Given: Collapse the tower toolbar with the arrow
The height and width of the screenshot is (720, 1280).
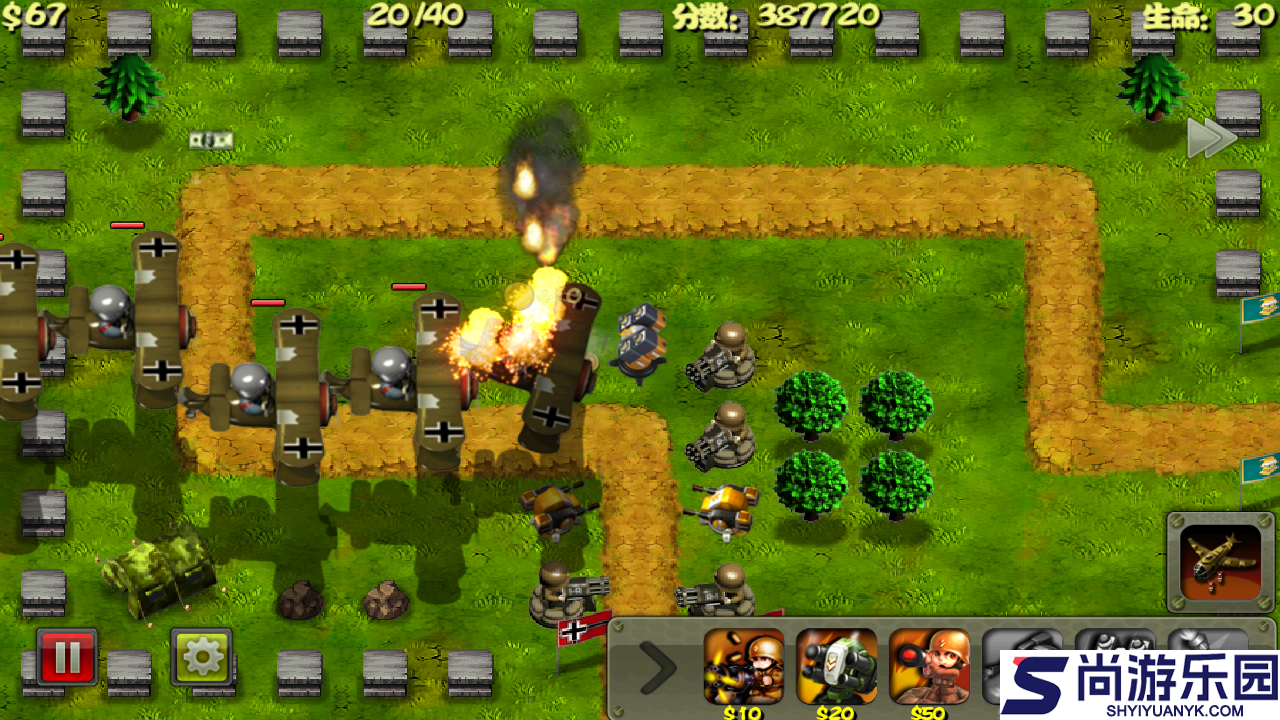Looking at the screenshot, I should pyautogui.click(x=657, y=667).
